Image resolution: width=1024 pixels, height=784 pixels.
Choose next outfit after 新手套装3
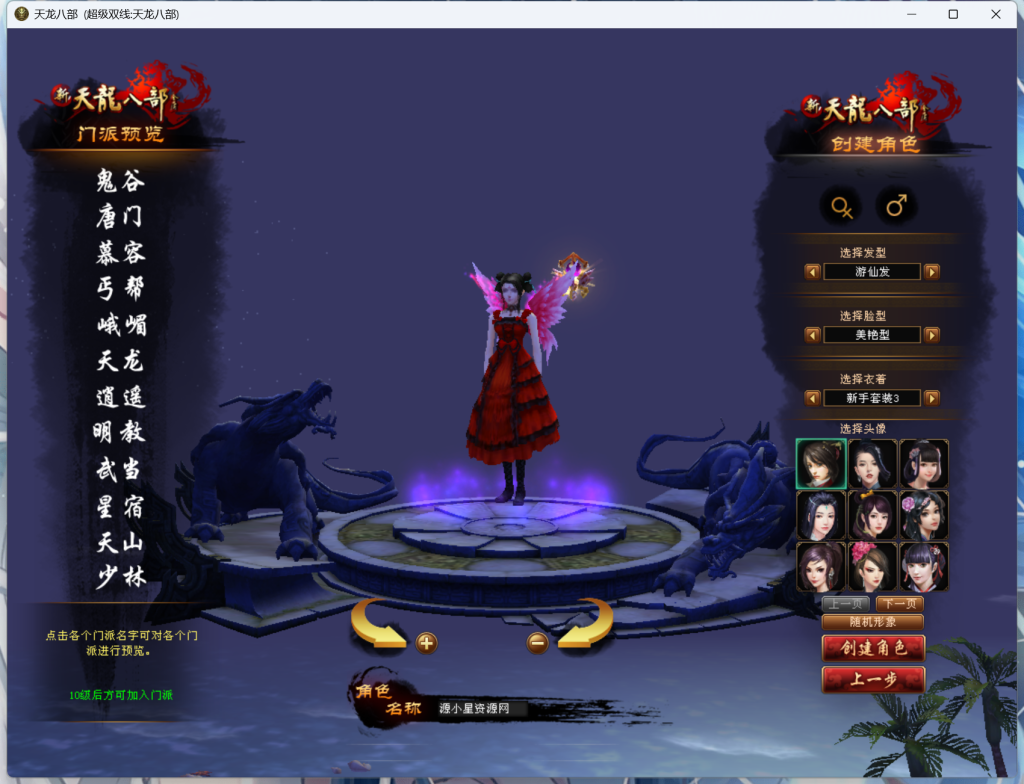click(x=931, y=398)
